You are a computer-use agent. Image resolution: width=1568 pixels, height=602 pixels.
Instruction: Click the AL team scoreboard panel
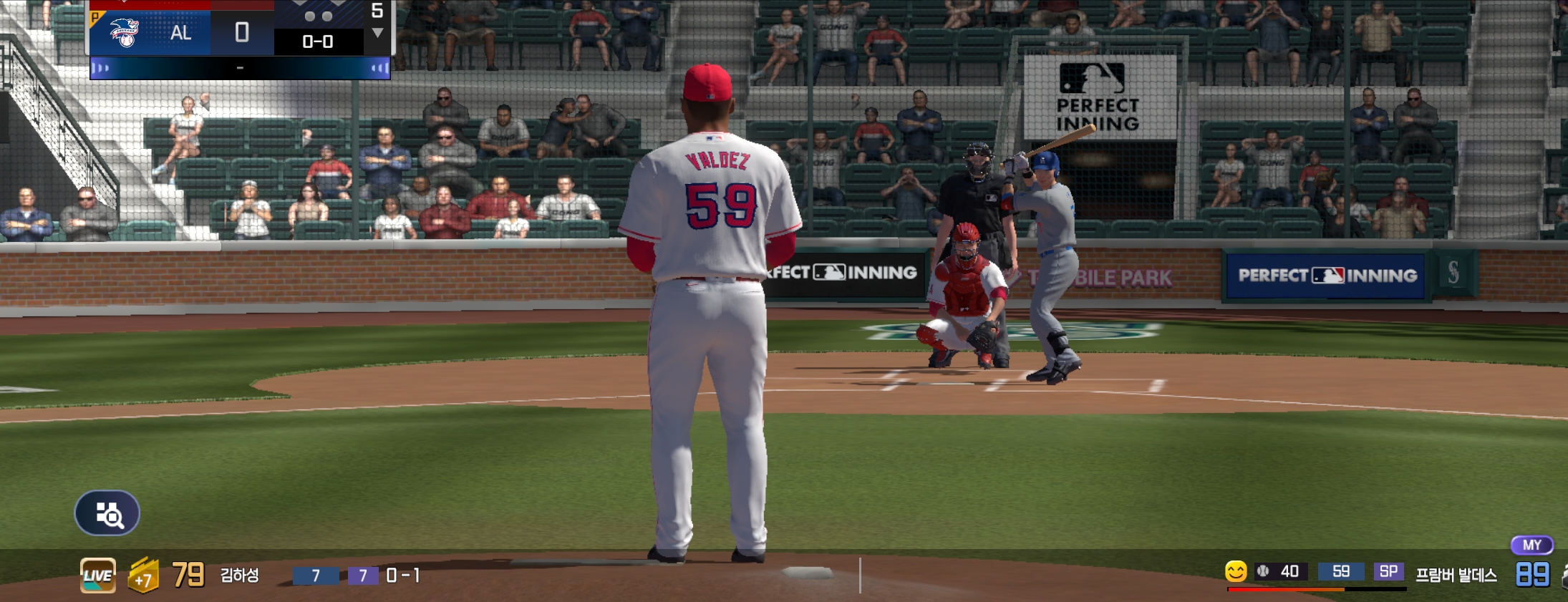pos(180,32)
